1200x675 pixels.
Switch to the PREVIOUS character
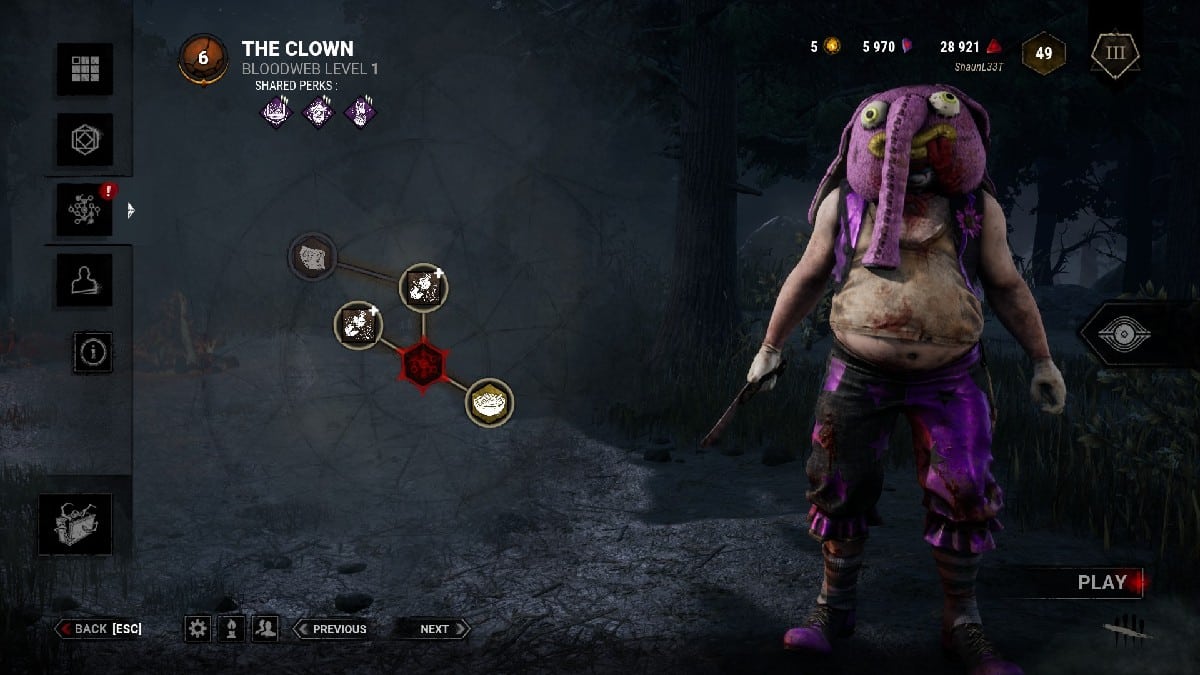330,628
